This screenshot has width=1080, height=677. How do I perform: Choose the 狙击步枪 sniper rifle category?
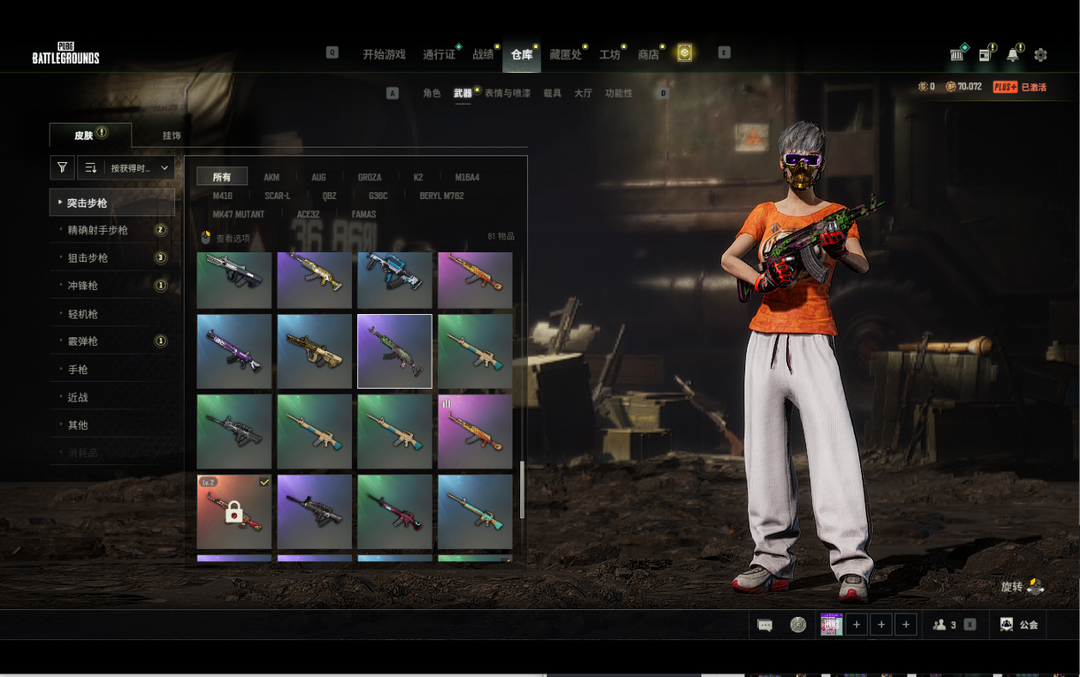(88, 258)
